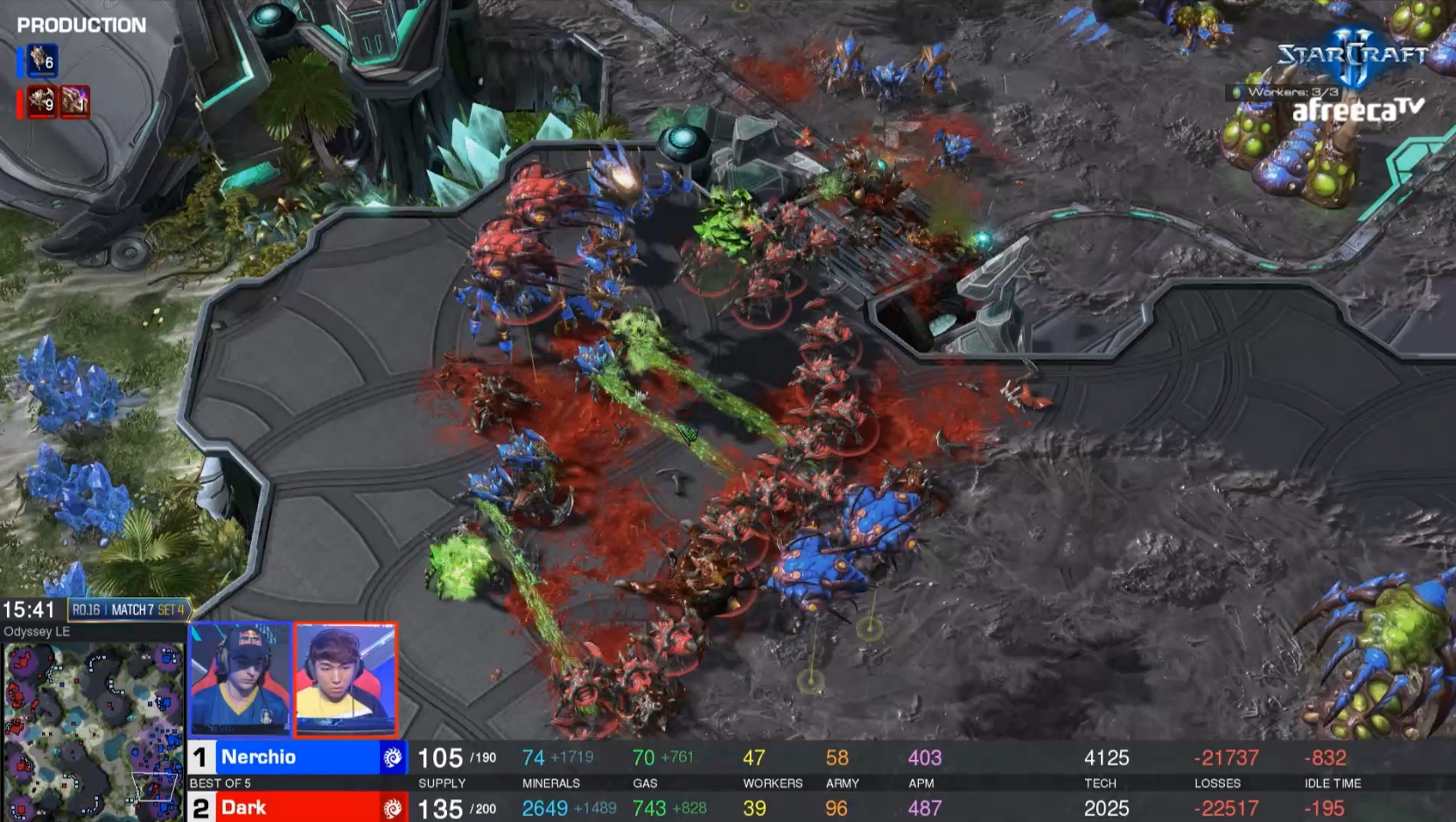Select Dark's red production icon showing 1
The image size is (1456, 822).
click(75, 102)
